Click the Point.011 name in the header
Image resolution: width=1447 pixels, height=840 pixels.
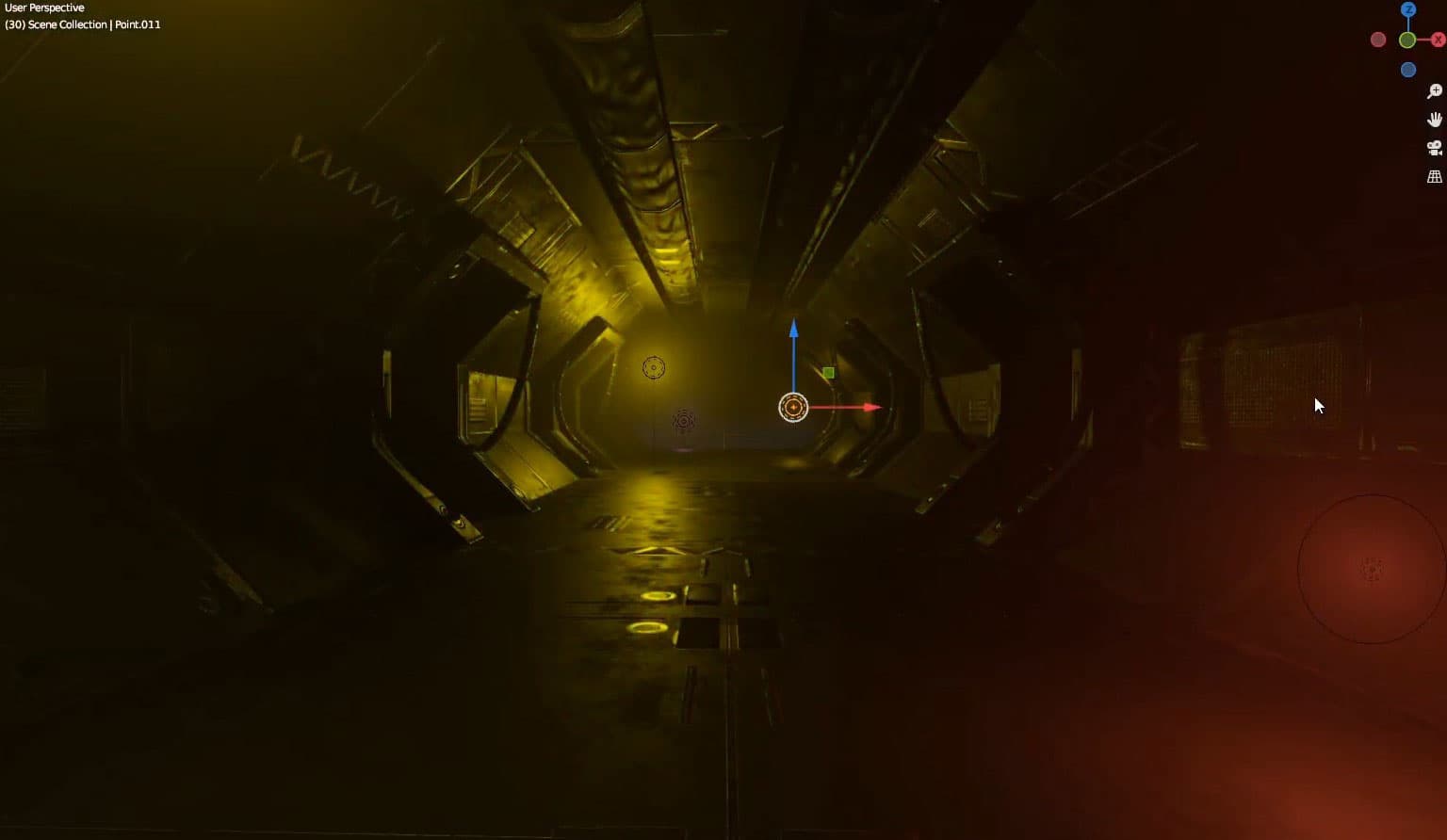[138, 24]
